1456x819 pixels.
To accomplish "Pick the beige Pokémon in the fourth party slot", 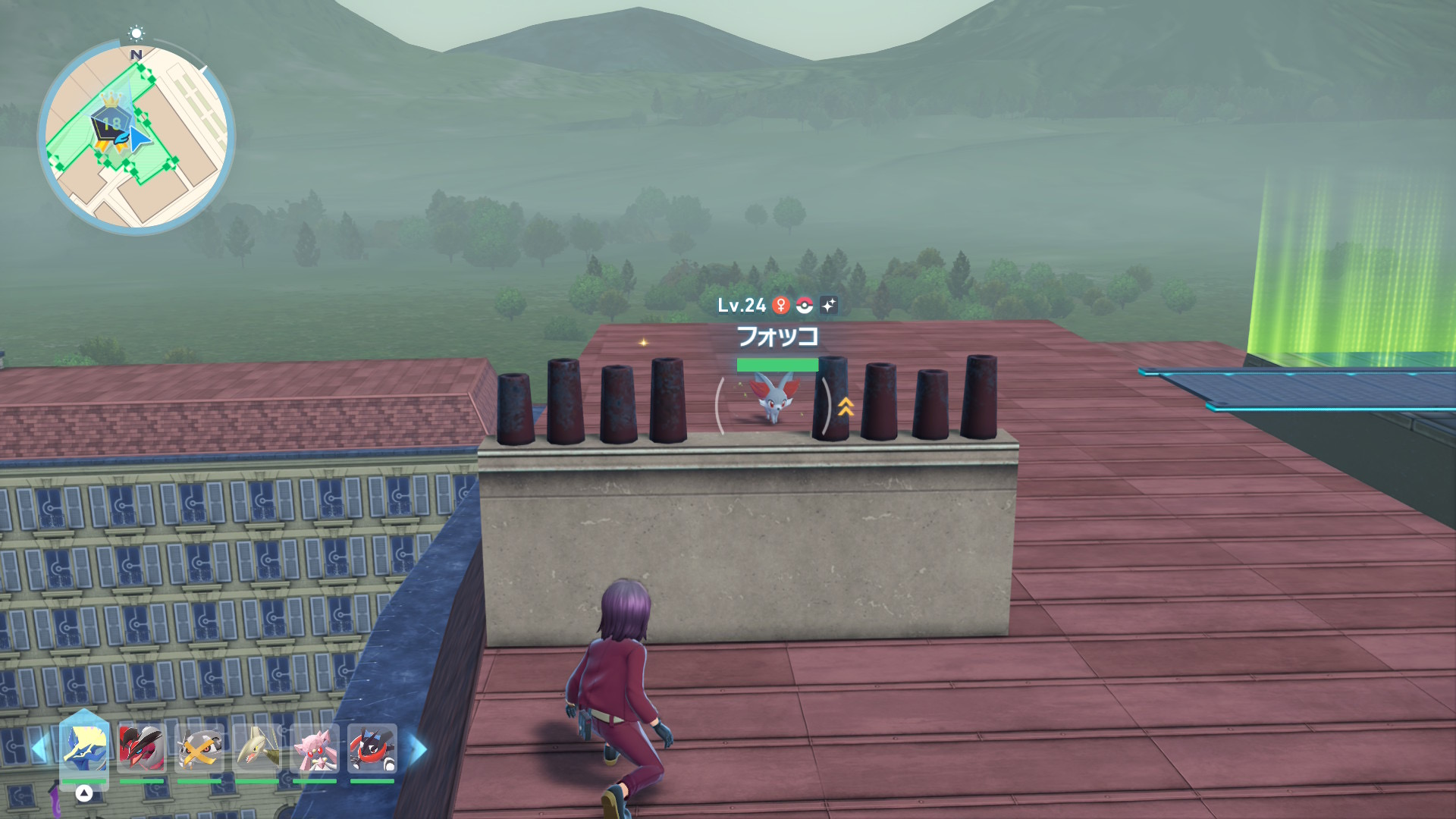I will coord(257,748).
